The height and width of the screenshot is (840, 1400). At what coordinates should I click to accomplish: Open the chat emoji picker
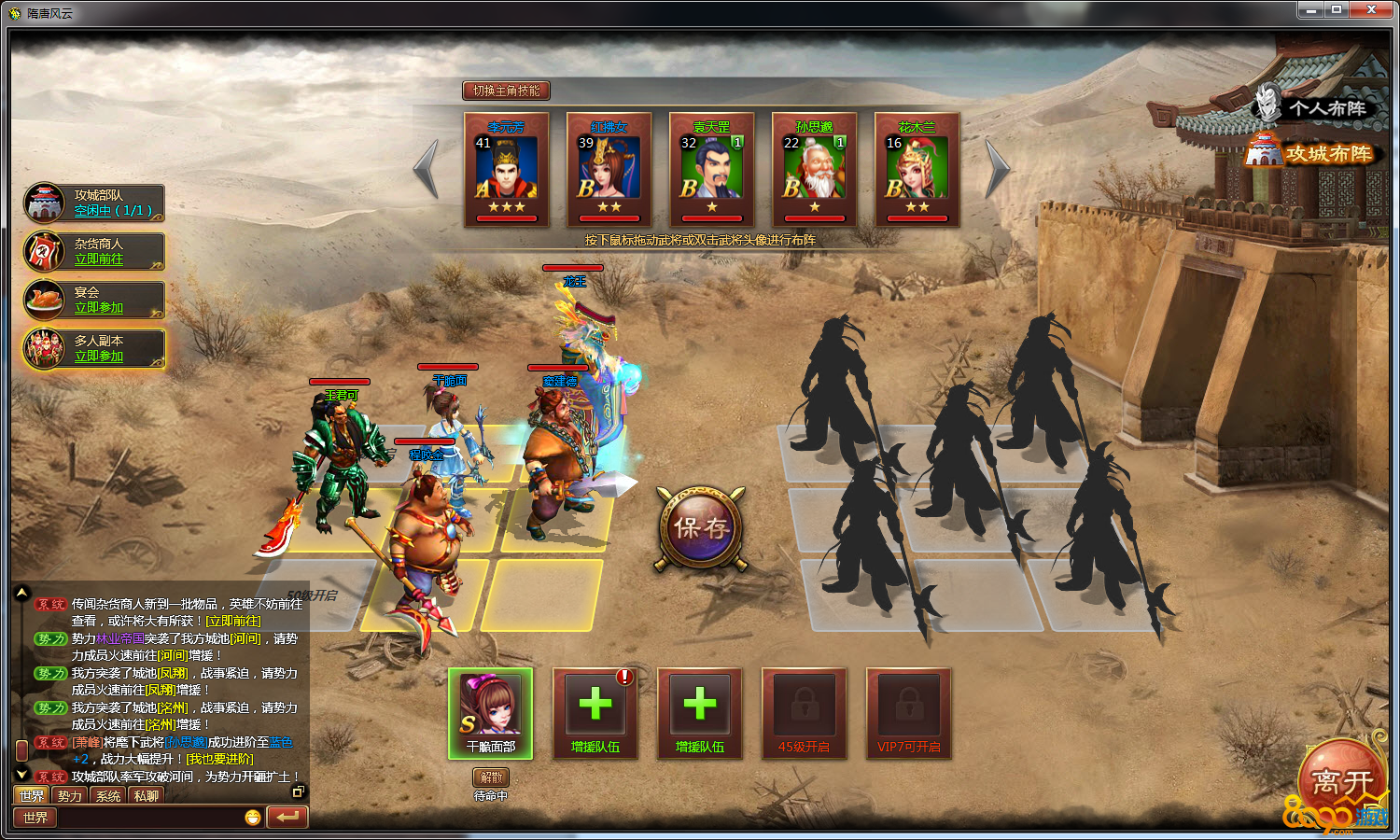click(252, 818)
